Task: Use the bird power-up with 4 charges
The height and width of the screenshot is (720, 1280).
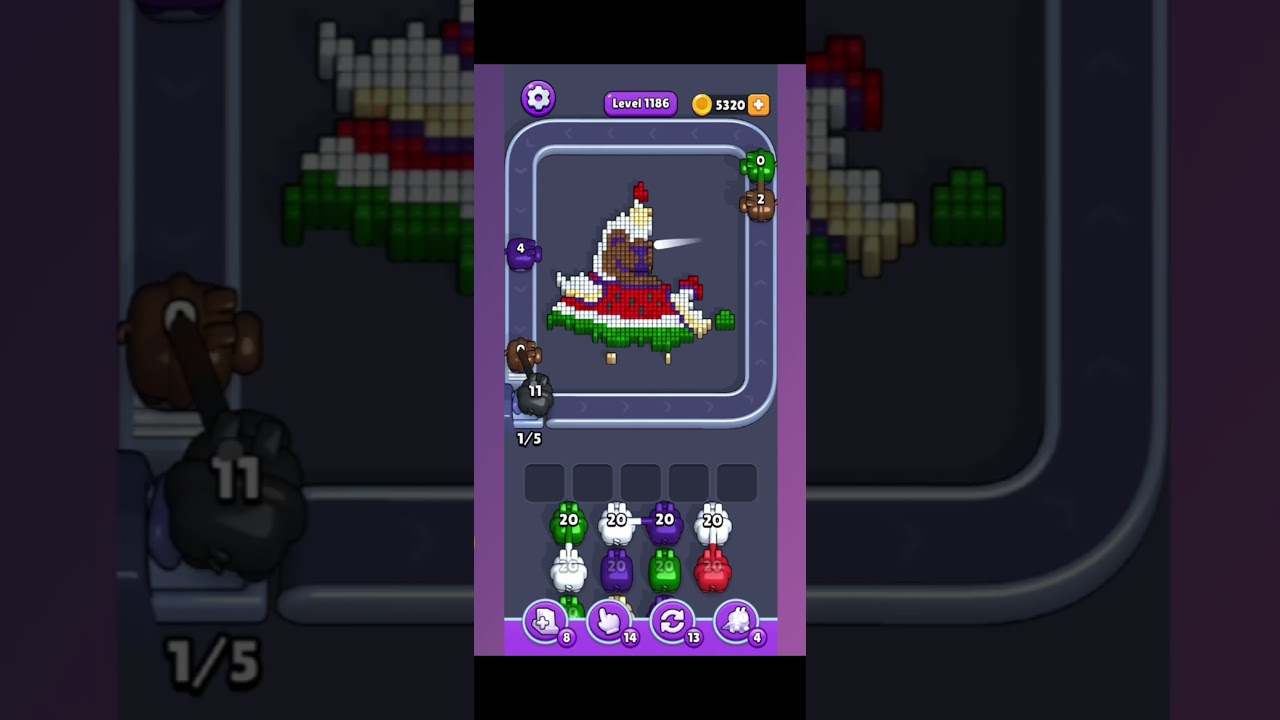Action: (738, 623)
